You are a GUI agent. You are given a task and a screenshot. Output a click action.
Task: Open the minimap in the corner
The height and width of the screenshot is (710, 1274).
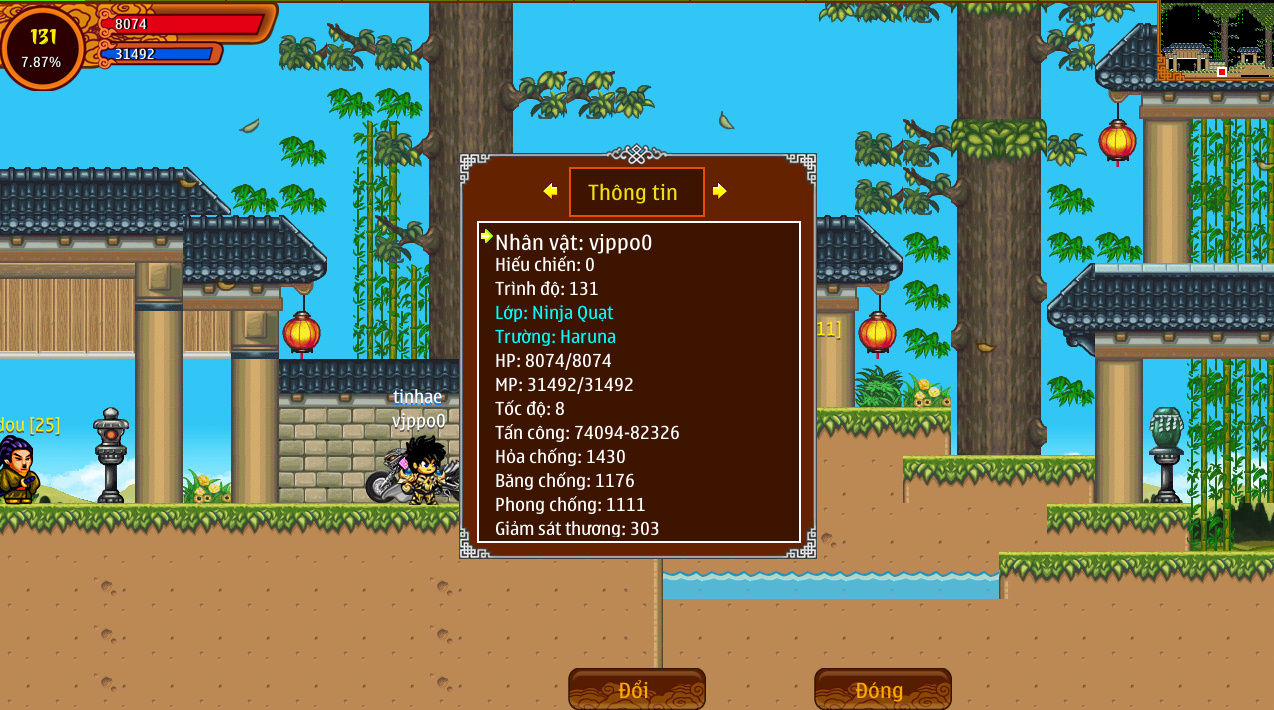click(x=1215, y=41)
